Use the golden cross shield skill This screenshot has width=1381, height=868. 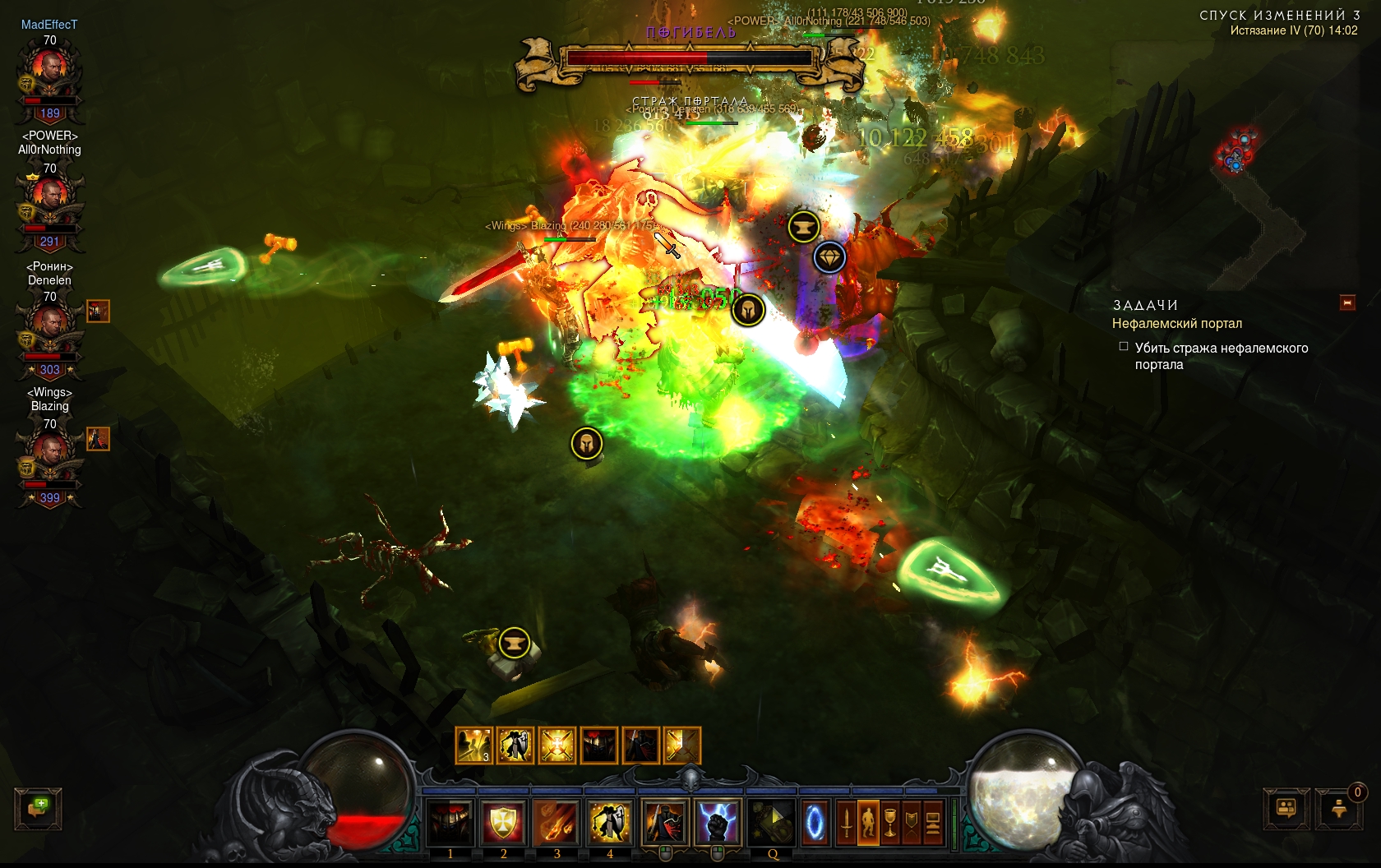click(503, 821)
